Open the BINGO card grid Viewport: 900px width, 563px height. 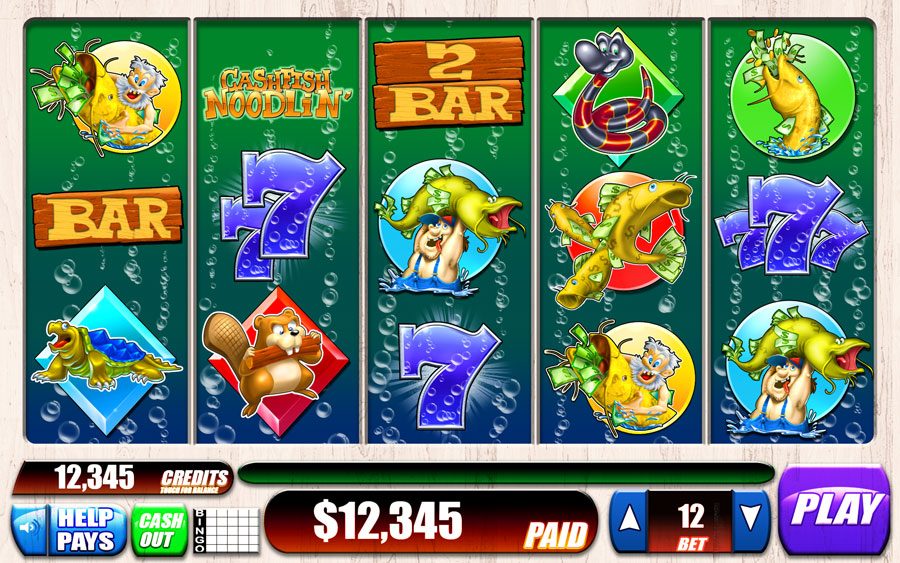(226, 530)
